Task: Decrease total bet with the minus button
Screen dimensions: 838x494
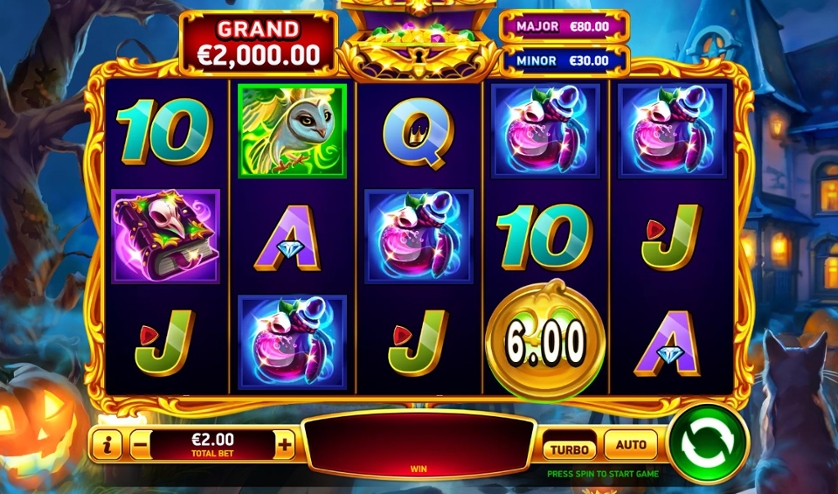Action: point(141,444)
